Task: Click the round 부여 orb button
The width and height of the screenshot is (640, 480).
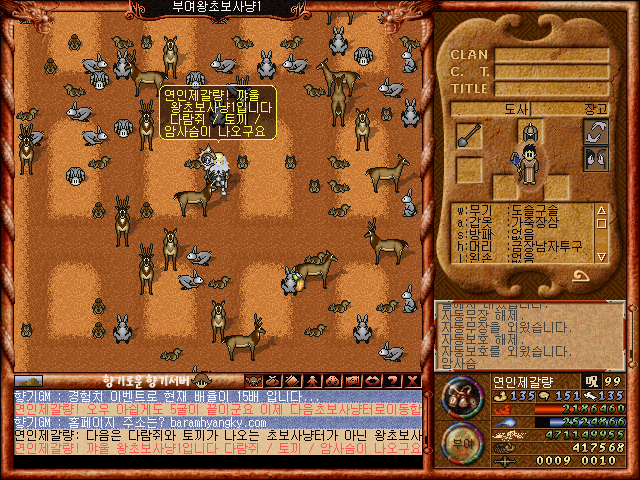Action: point(462,441)
